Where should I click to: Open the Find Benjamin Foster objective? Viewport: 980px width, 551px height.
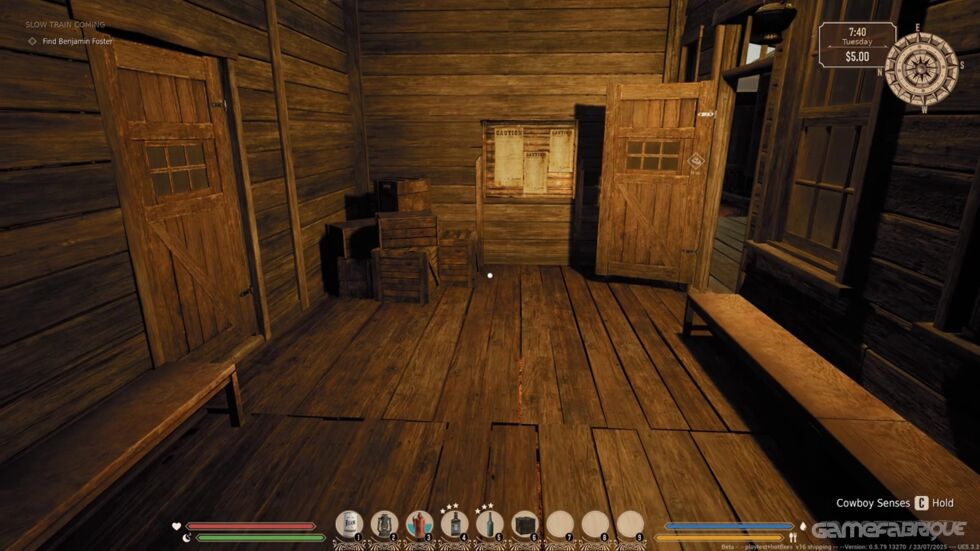pos(77,41)
